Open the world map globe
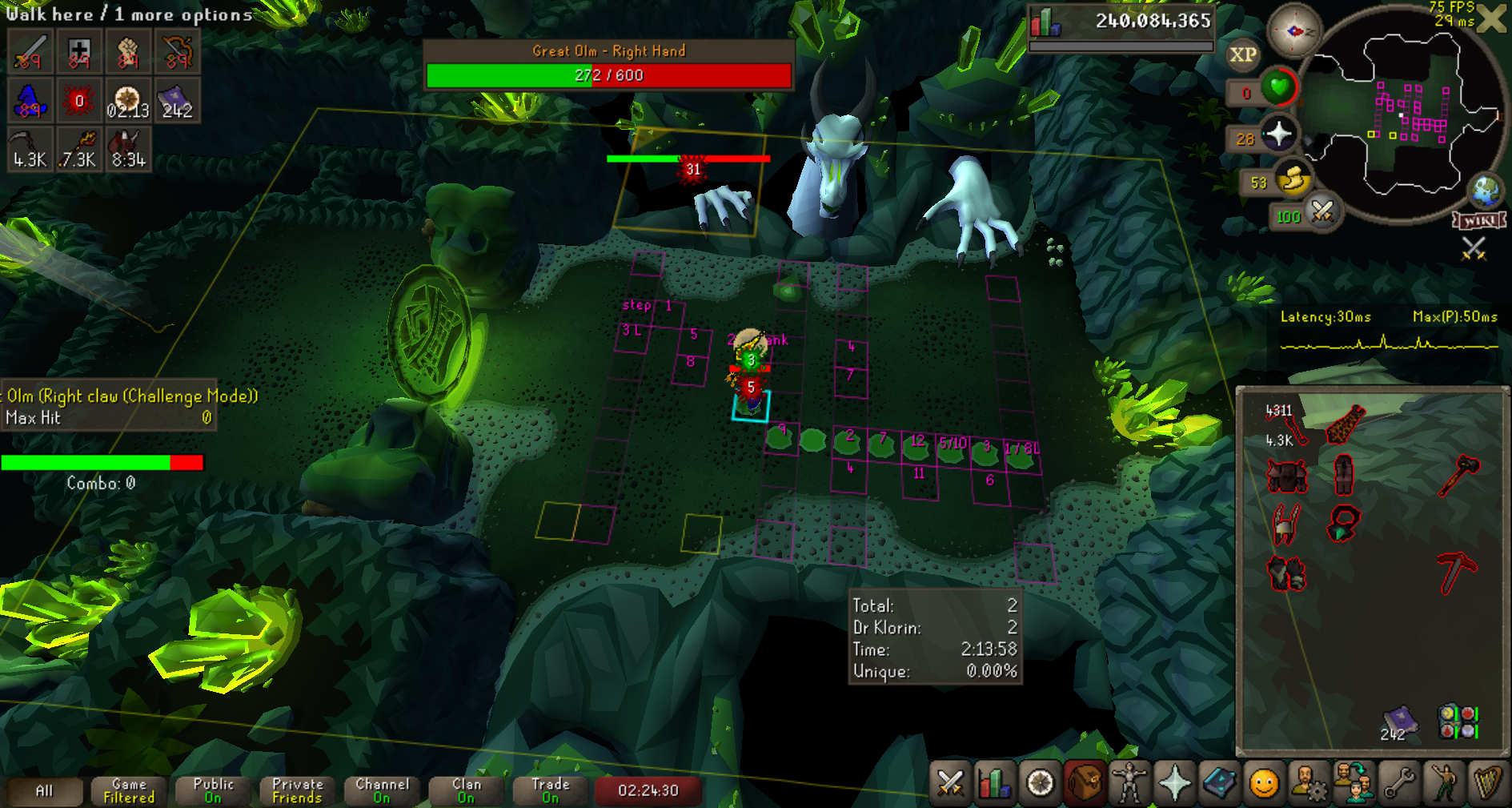The image size is (1512, 808). pyautogui.click(x=1486, y=191)
